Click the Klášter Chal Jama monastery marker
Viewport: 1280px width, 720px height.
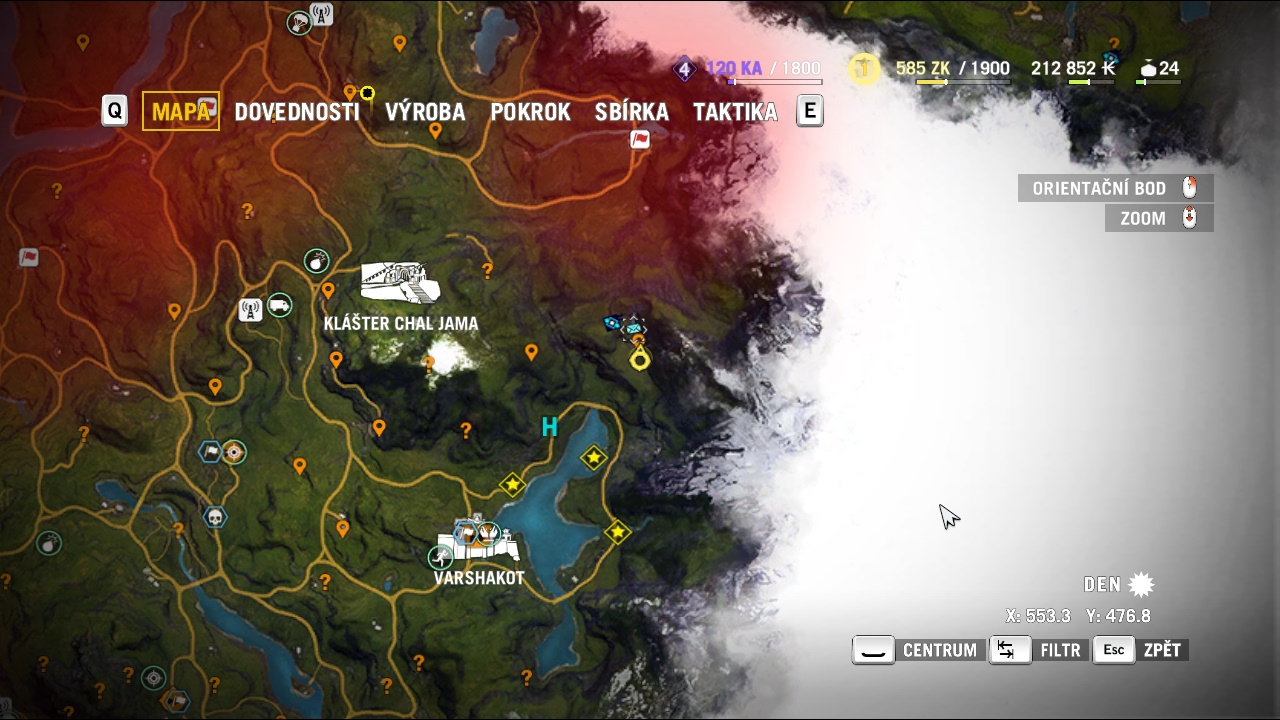pos(400,282)
